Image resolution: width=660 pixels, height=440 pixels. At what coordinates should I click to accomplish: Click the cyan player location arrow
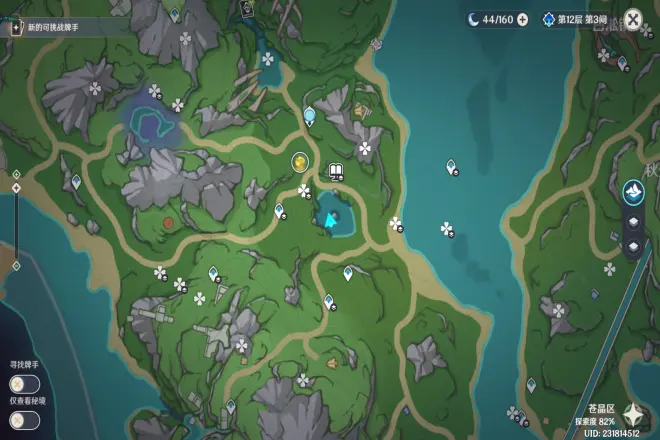click(328, 217)
